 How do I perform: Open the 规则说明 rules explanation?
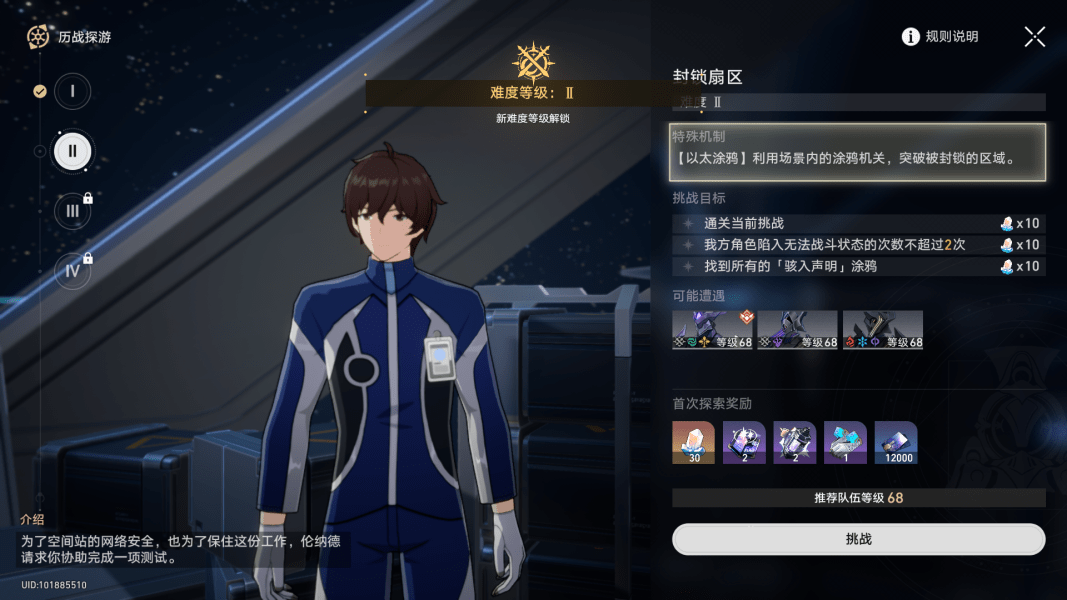[x=940, y=37]
